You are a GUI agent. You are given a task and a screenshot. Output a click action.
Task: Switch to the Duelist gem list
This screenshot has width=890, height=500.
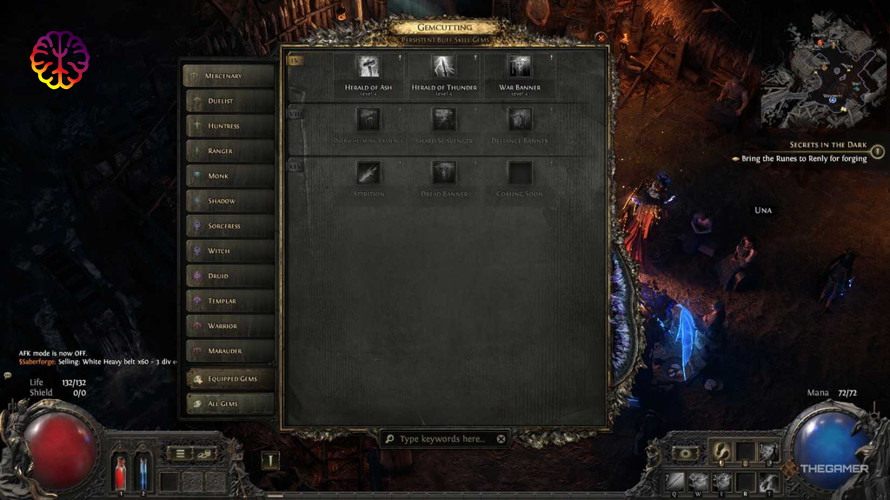tap(229, 101)
